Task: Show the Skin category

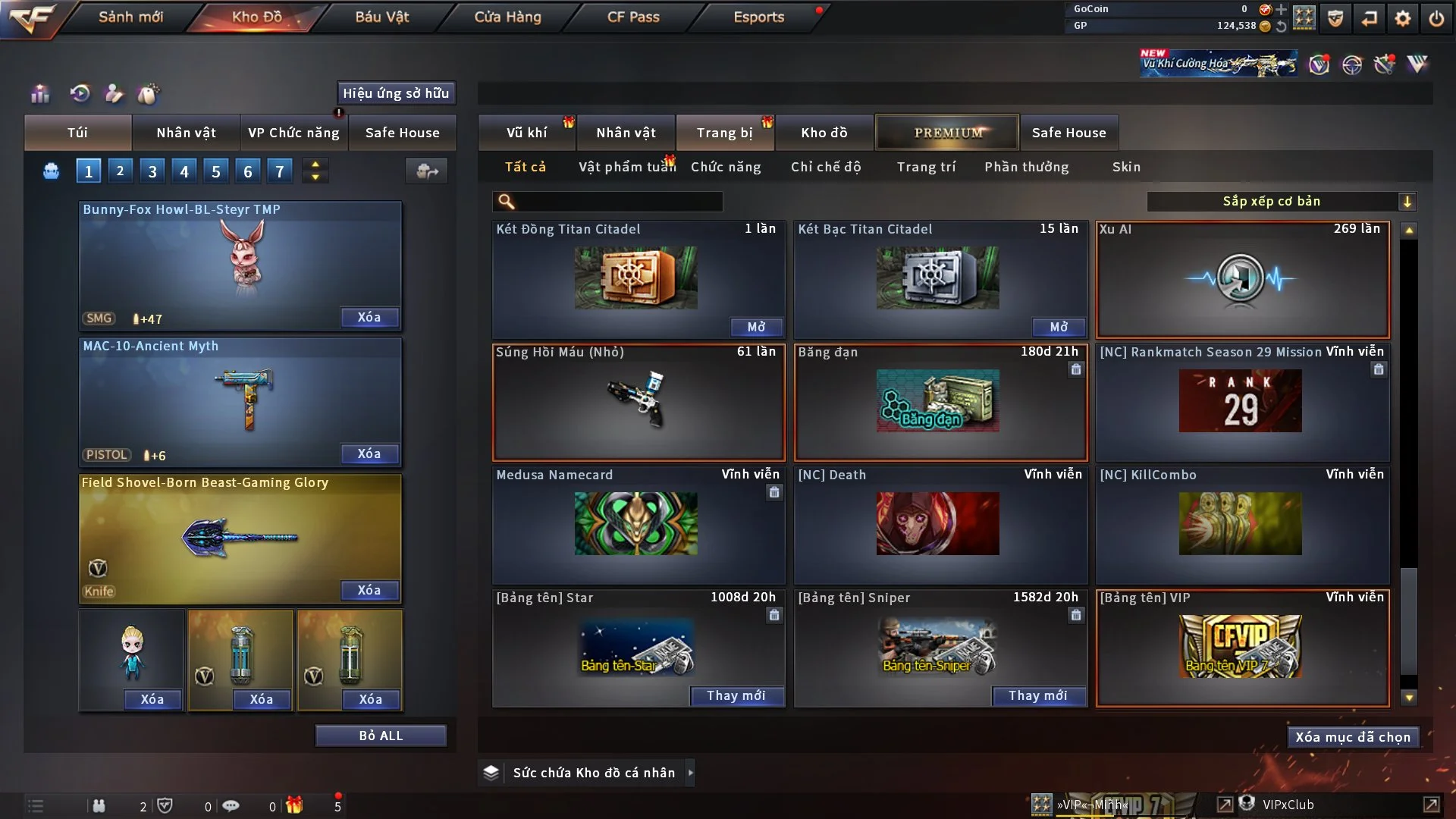Action: tap(1126, 167)
